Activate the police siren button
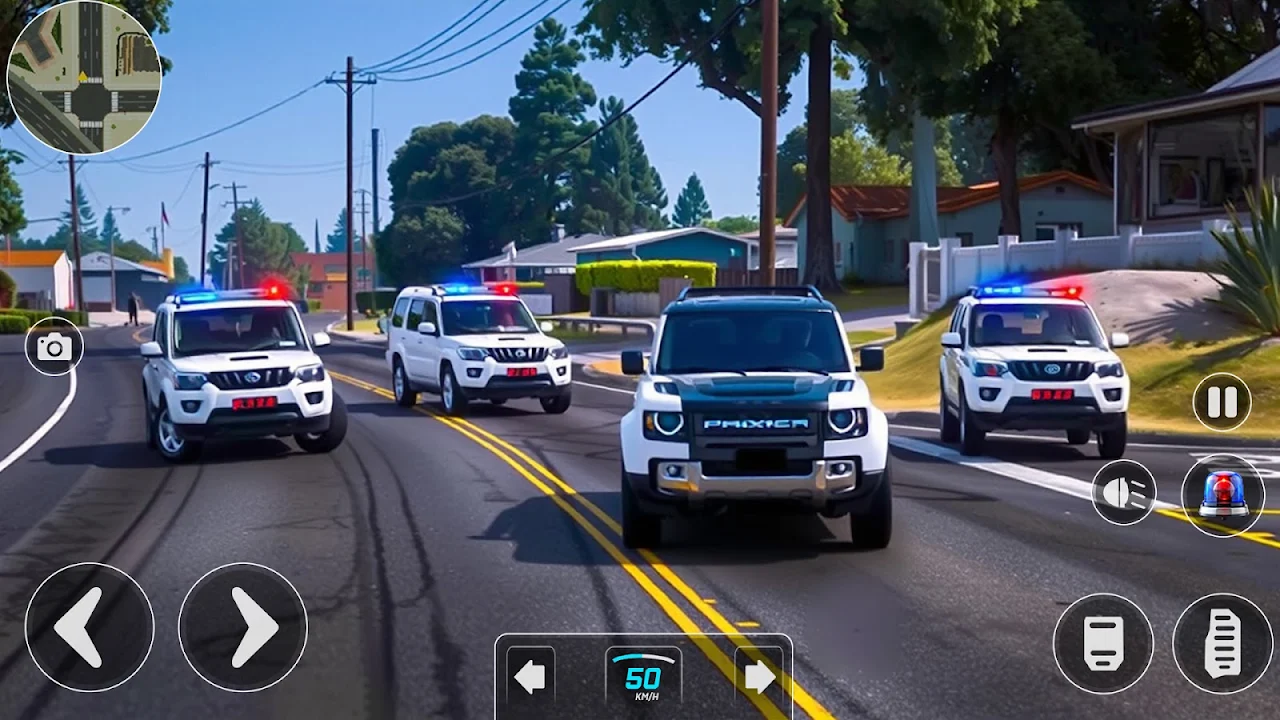 coord(1223,495)
